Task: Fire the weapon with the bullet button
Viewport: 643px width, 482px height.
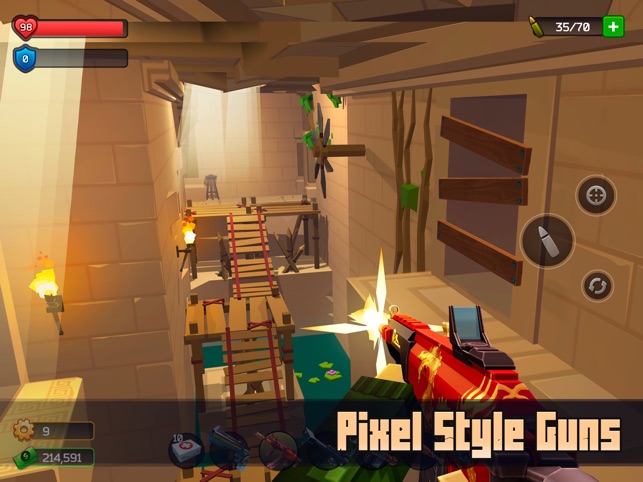Action: (x=547, y=241)
